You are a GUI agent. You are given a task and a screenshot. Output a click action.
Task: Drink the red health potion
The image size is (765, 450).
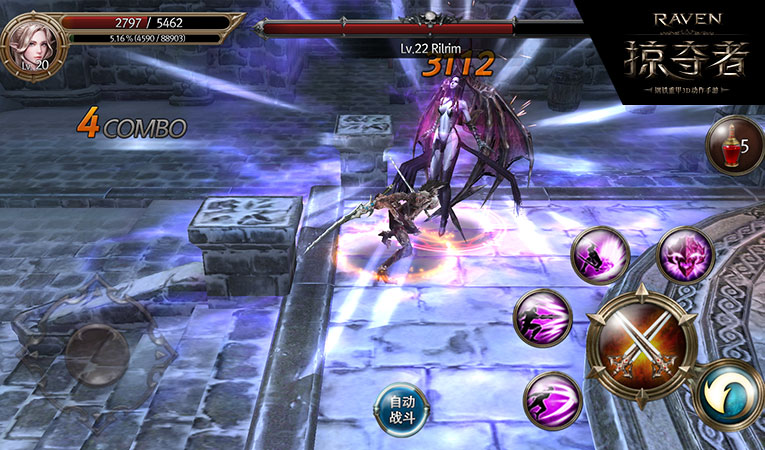[734, 146]
